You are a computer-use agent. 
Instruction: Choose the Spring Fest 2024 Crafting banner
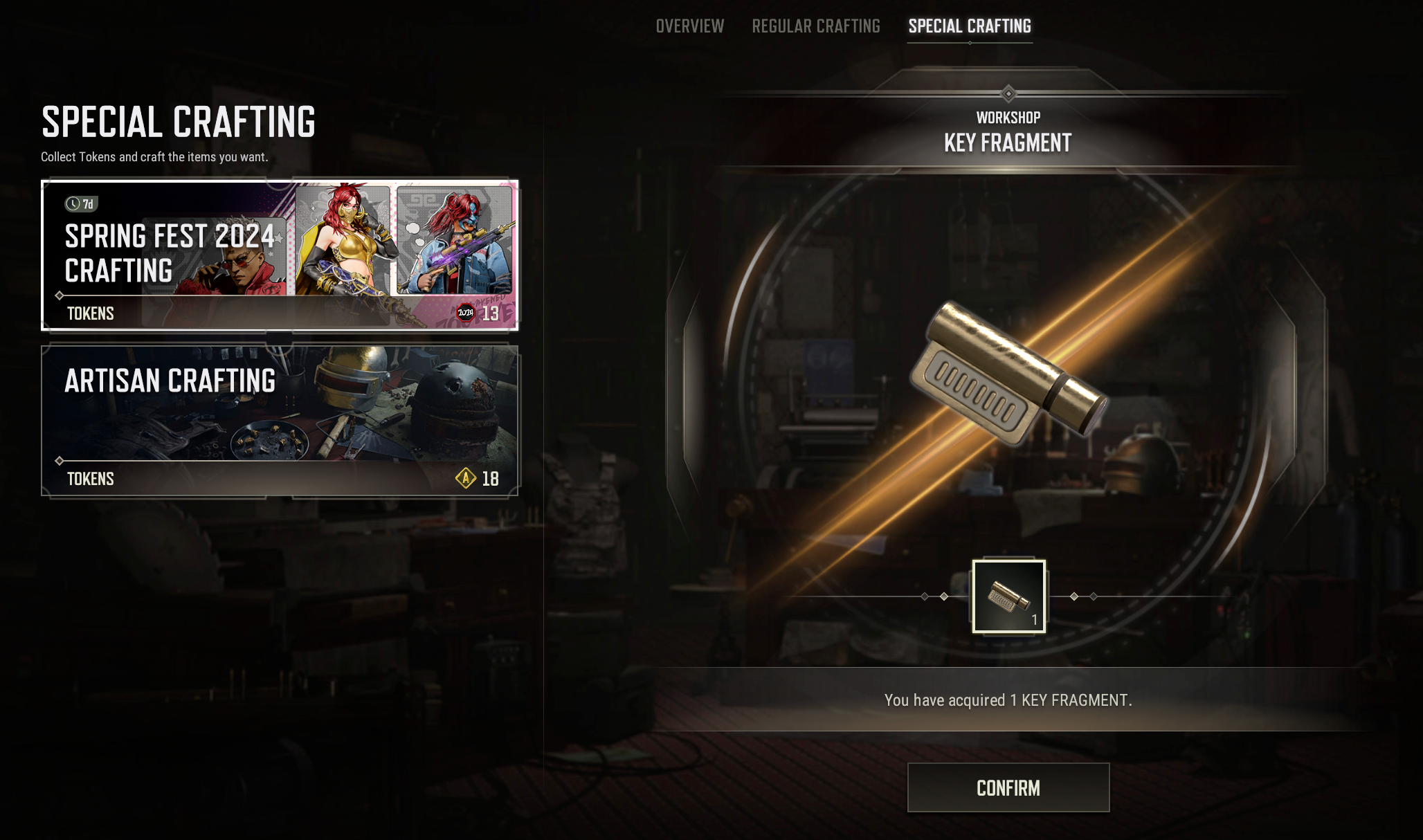pyautogui.click(x=280, y=255)
